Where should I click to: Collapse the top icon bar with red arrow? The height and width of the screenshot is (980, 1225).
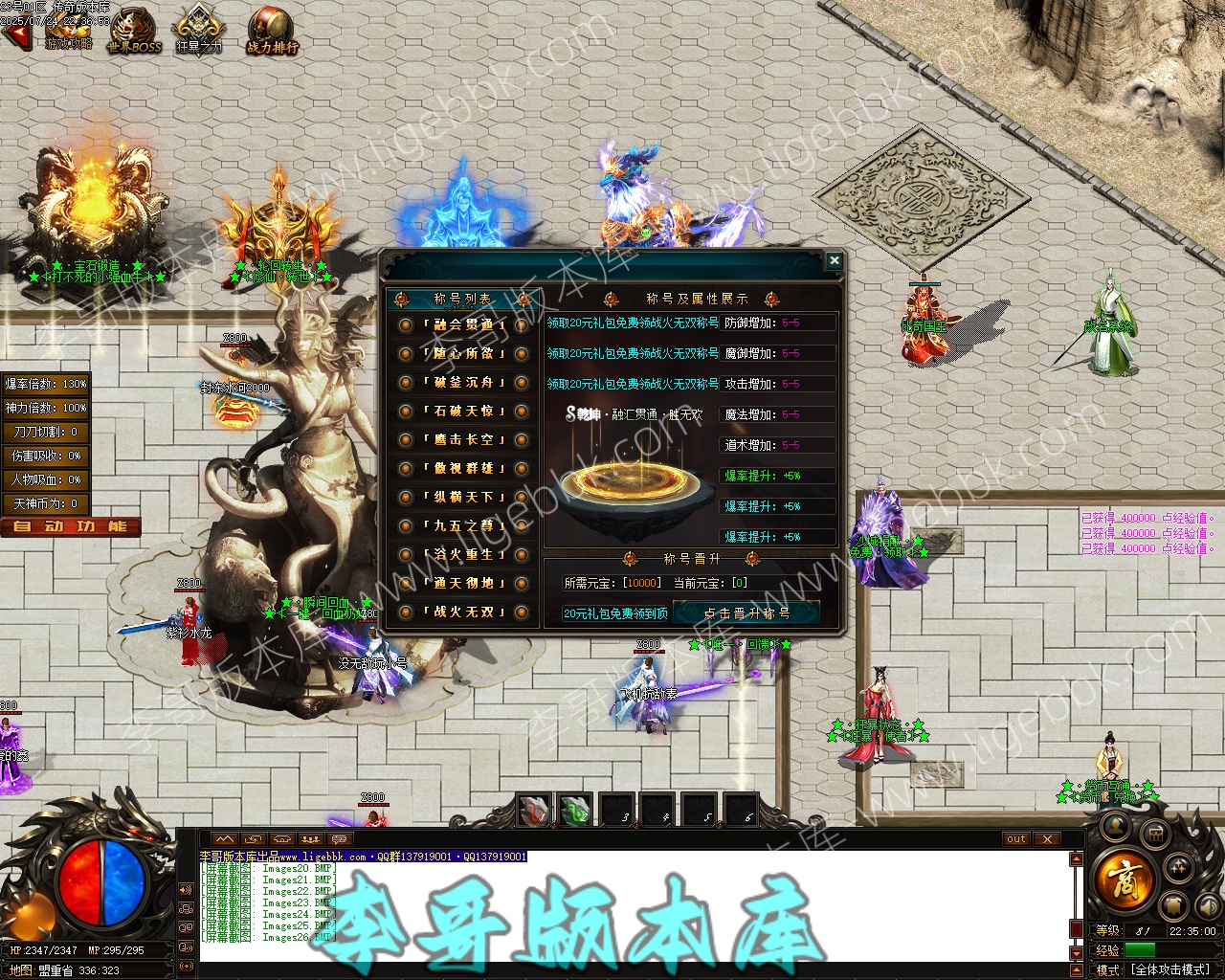(x=15, y=36)
